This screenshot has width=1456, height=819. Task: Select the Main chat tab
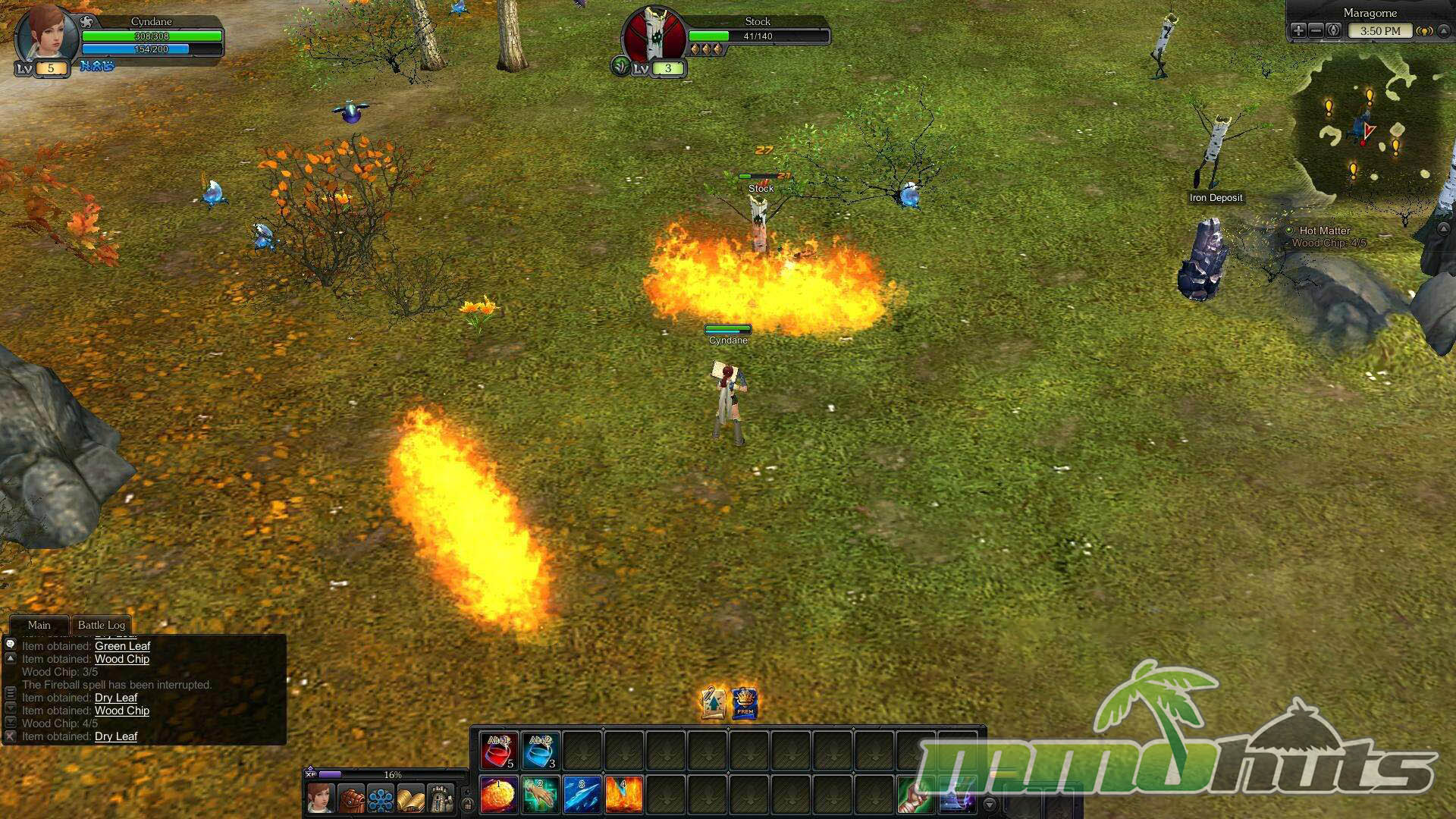(39, 625)
